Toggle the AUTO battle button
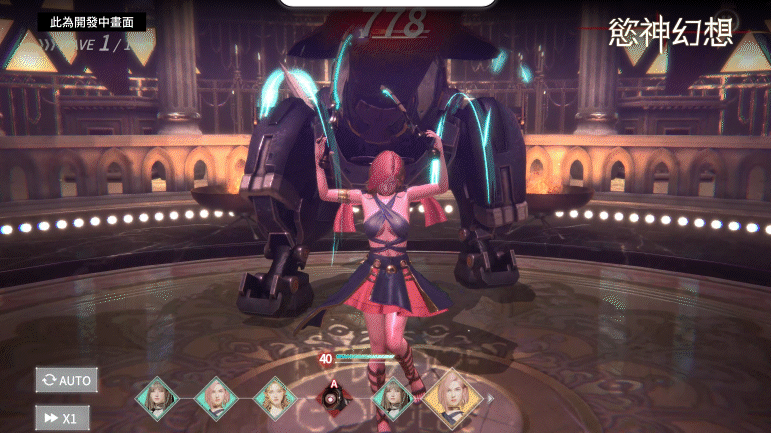 66,380
